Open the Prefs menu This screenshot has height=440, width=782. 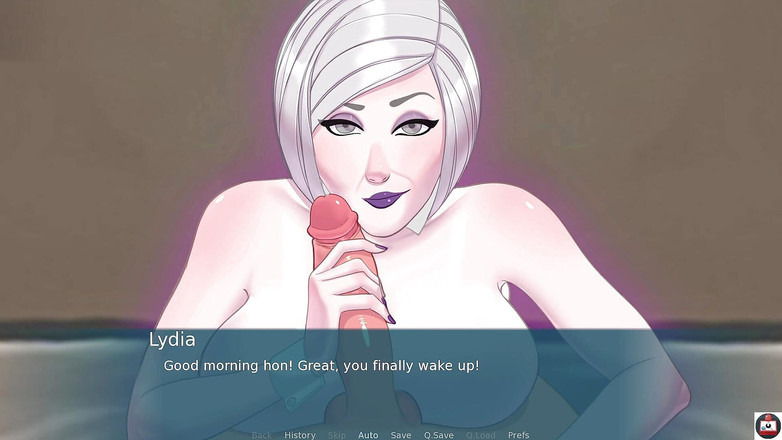(519, 435)
